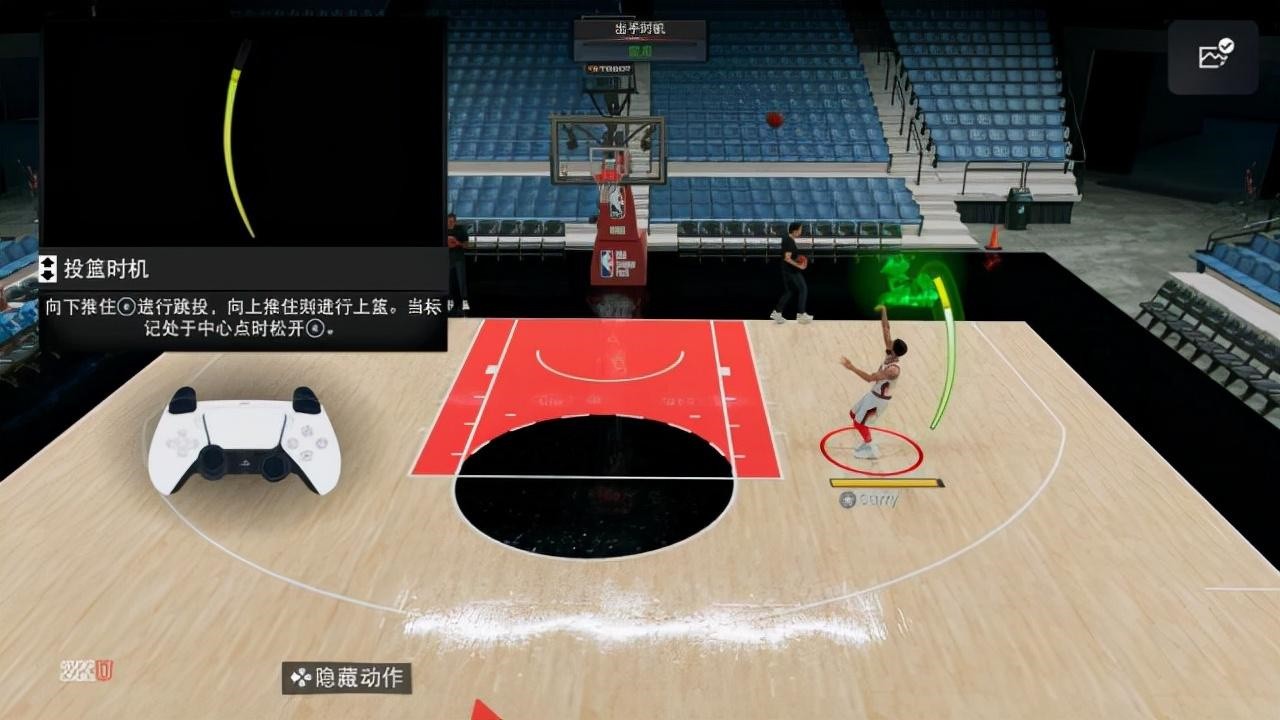Screen dimensions: 1280x720
Task: Click the D-pad on the controller image
Action: [182, 443]
